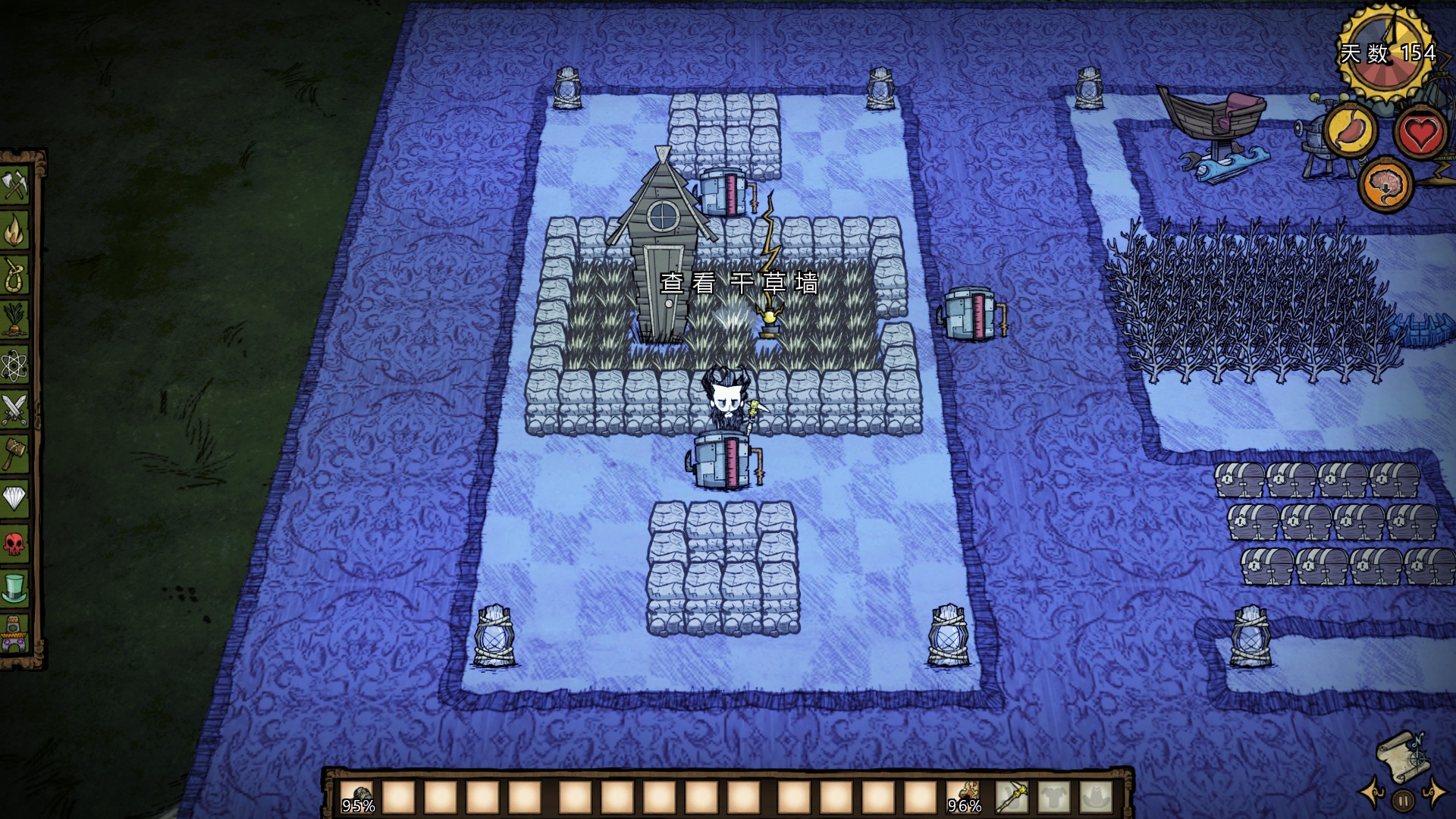The height and width of the screenshot is (819, 1456).
Task: Select the inventory item showing 96%
Action: click(964, 797)
